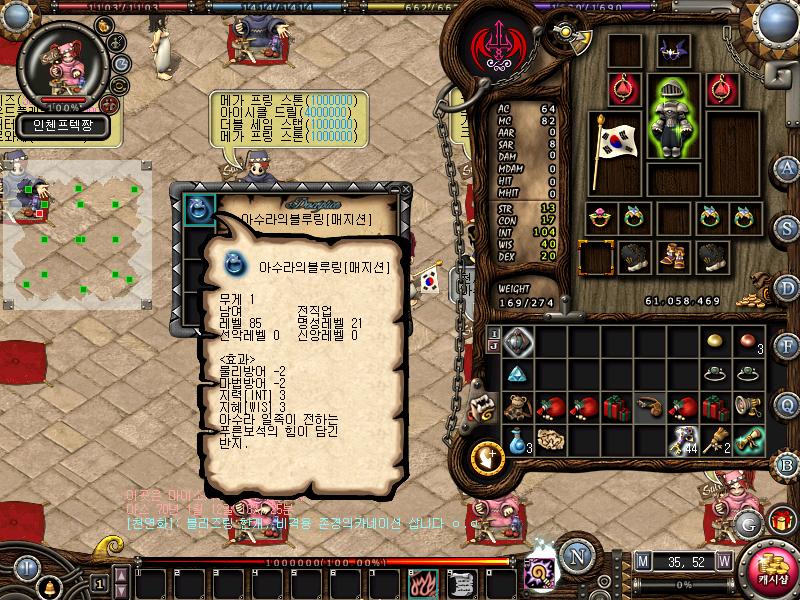Select the teddy bear inventory item
Image resolution: width=800 pixels, height=600 pixels.
[x=516, y=407]
